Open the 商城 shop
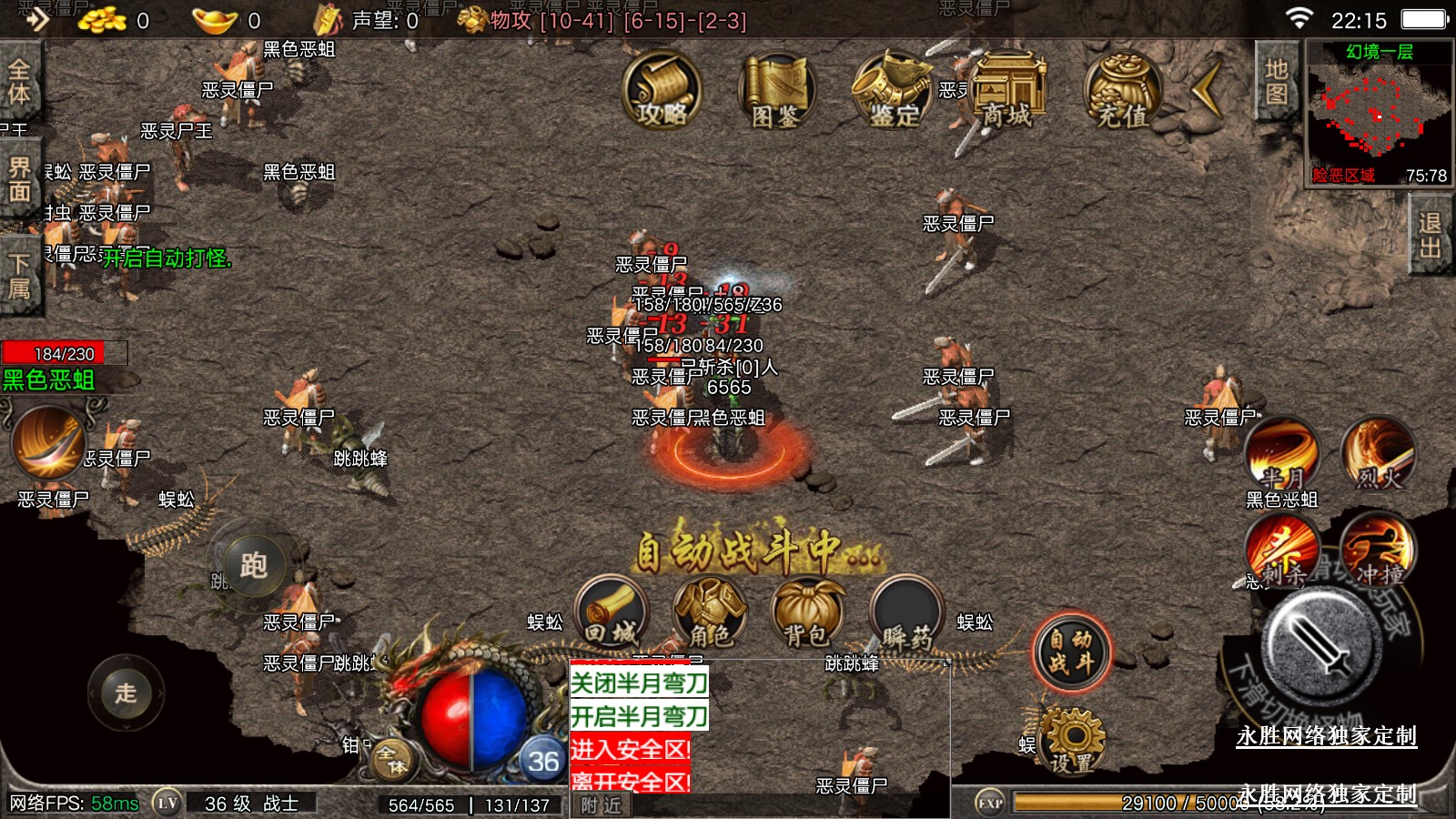Viewport: 1456px width, 819px height. (x=1007, y=90)
